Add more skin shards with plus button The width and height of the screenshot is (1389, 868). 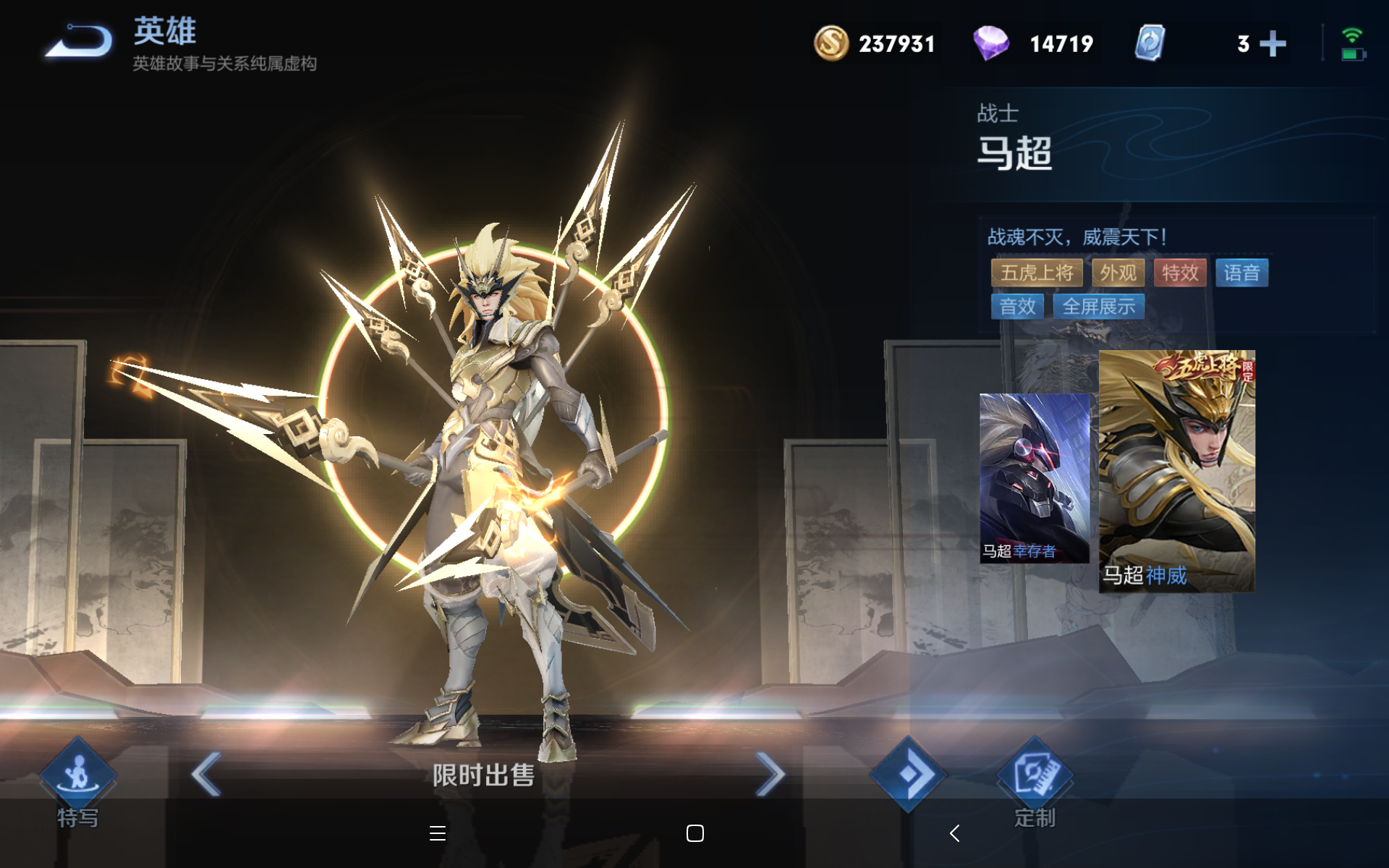pos(1273,44)
